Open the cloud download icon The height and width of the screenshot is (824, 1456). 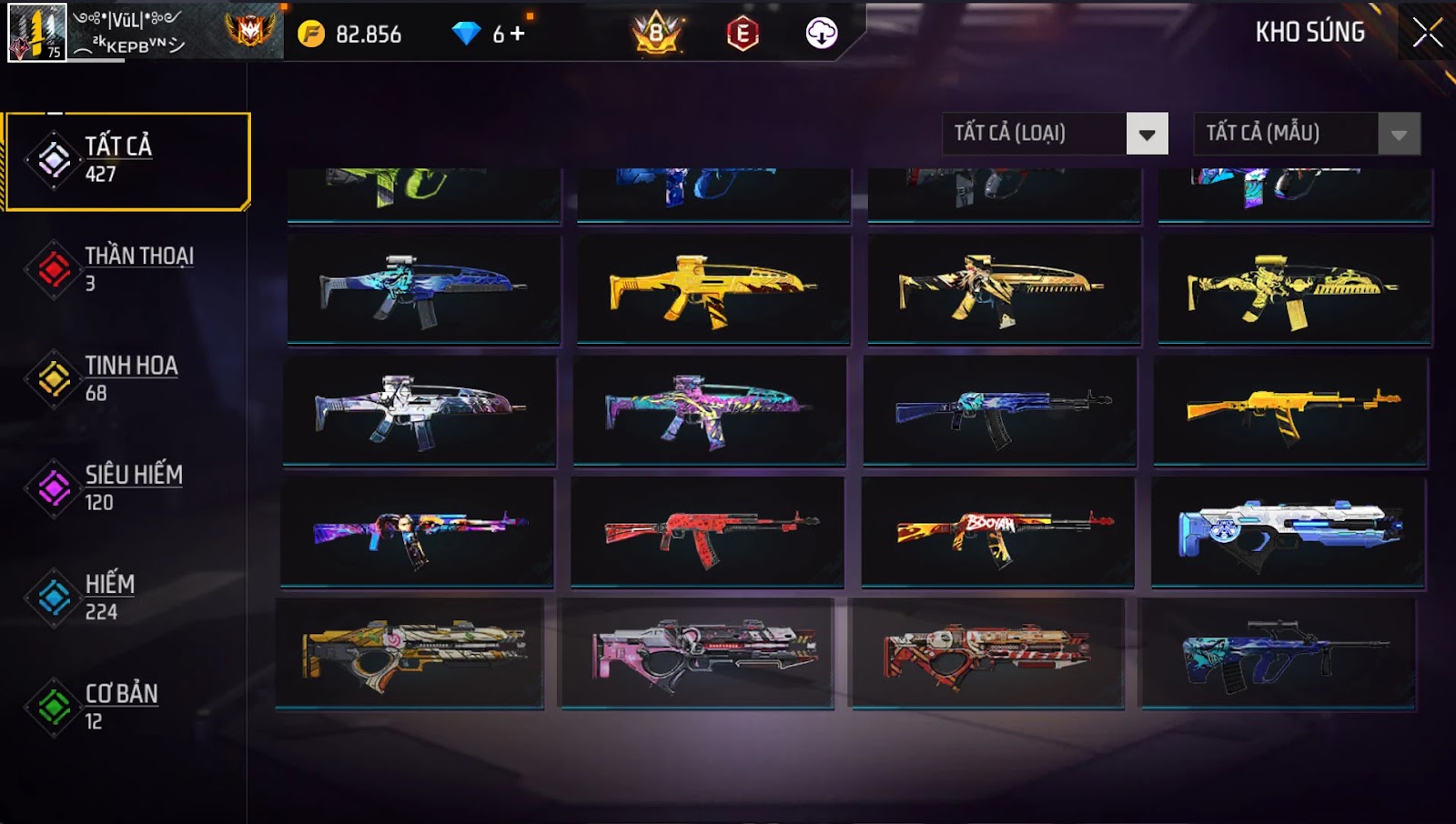[821, 34]
